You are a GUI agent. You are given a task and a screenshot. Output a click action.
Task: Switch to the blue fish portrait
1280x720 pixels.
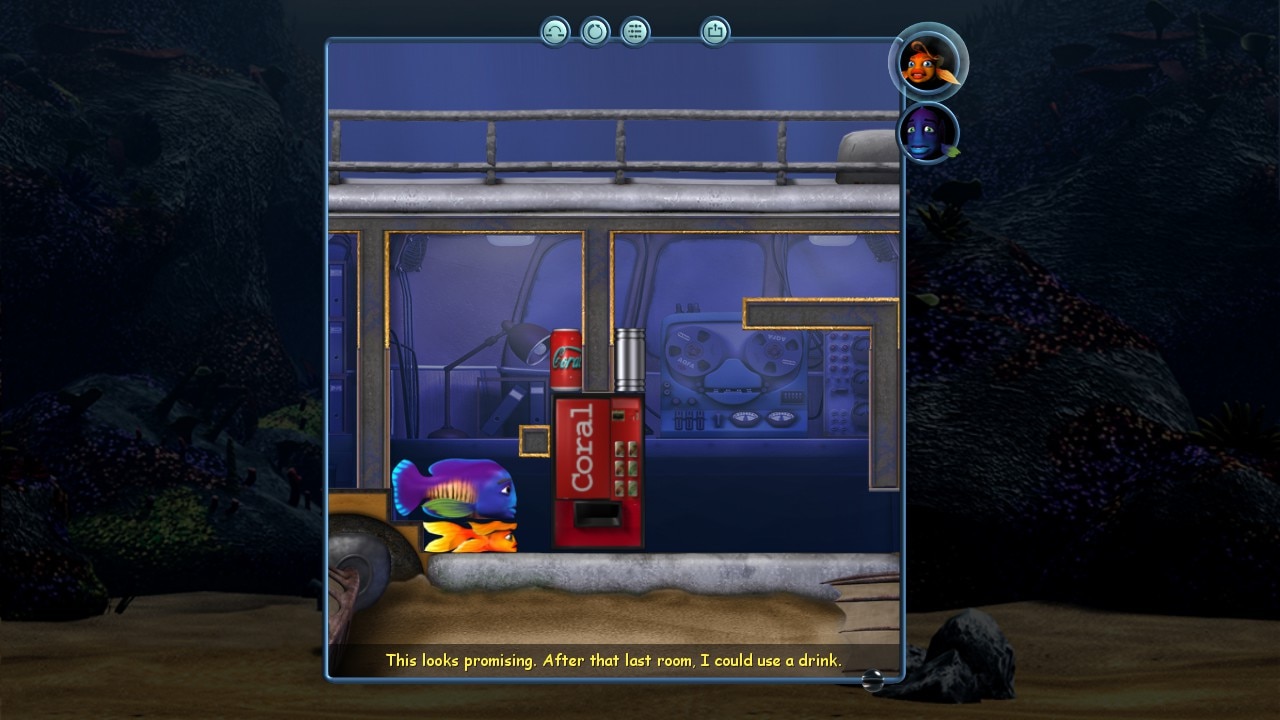coord(927,134)
